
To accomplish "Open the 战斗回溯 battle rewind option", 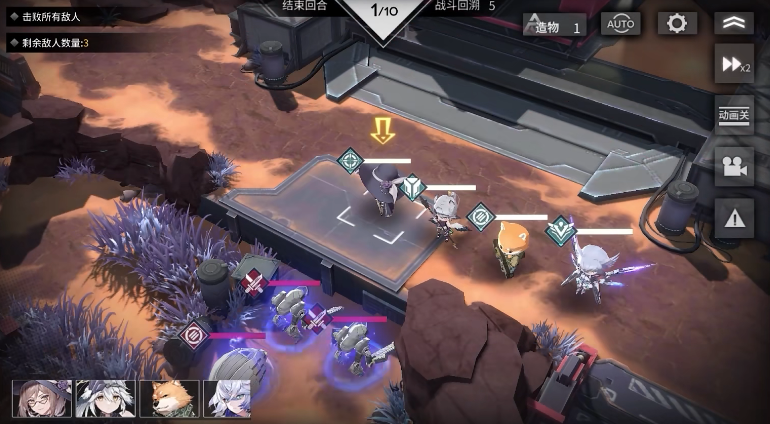I will coord(464,7).
